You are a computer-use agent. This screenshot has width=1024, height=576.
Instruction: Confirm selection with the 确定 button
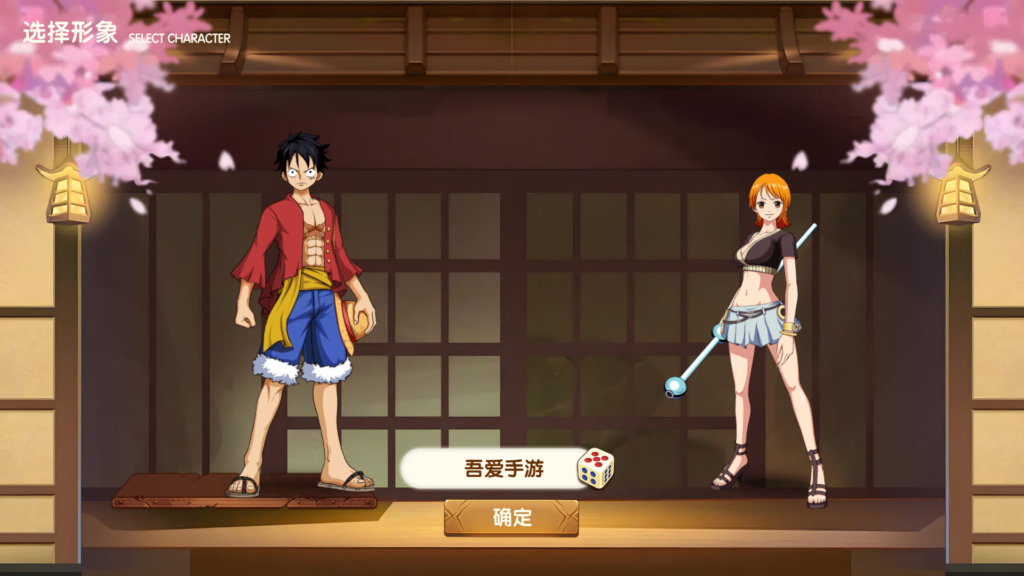tap(511, 517)
